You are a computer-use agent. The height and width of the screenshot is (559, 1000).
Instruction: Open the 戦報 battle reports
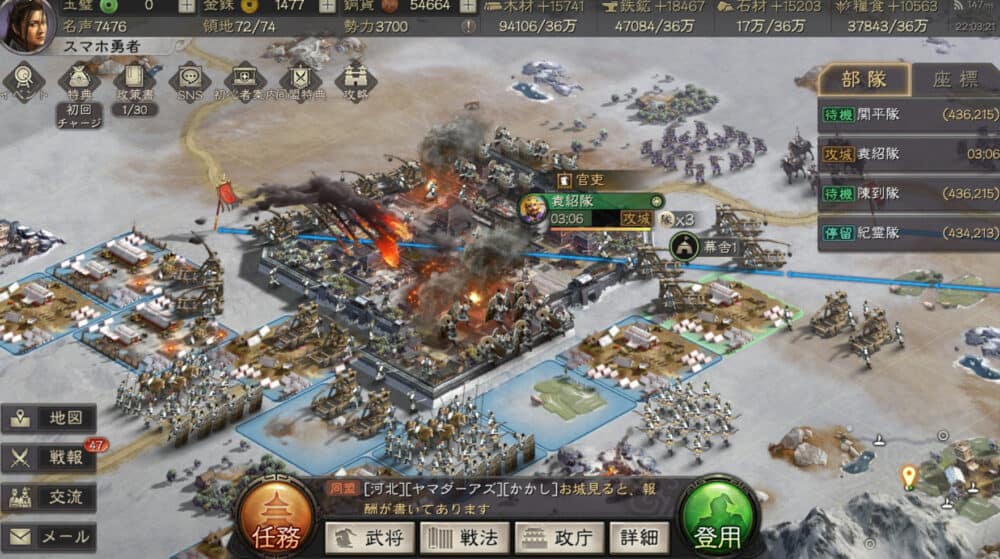tap(50, 458)
